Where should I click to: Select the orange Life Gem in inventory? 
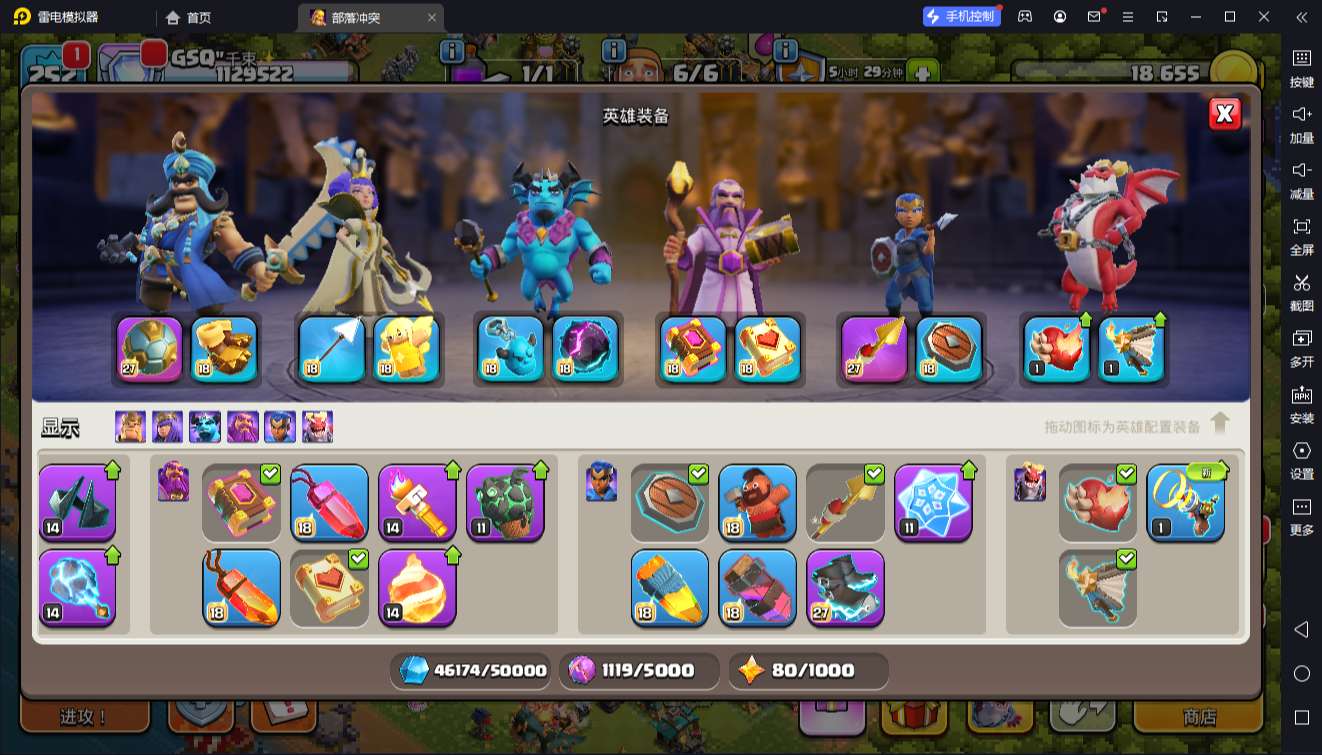pos(241,587)
